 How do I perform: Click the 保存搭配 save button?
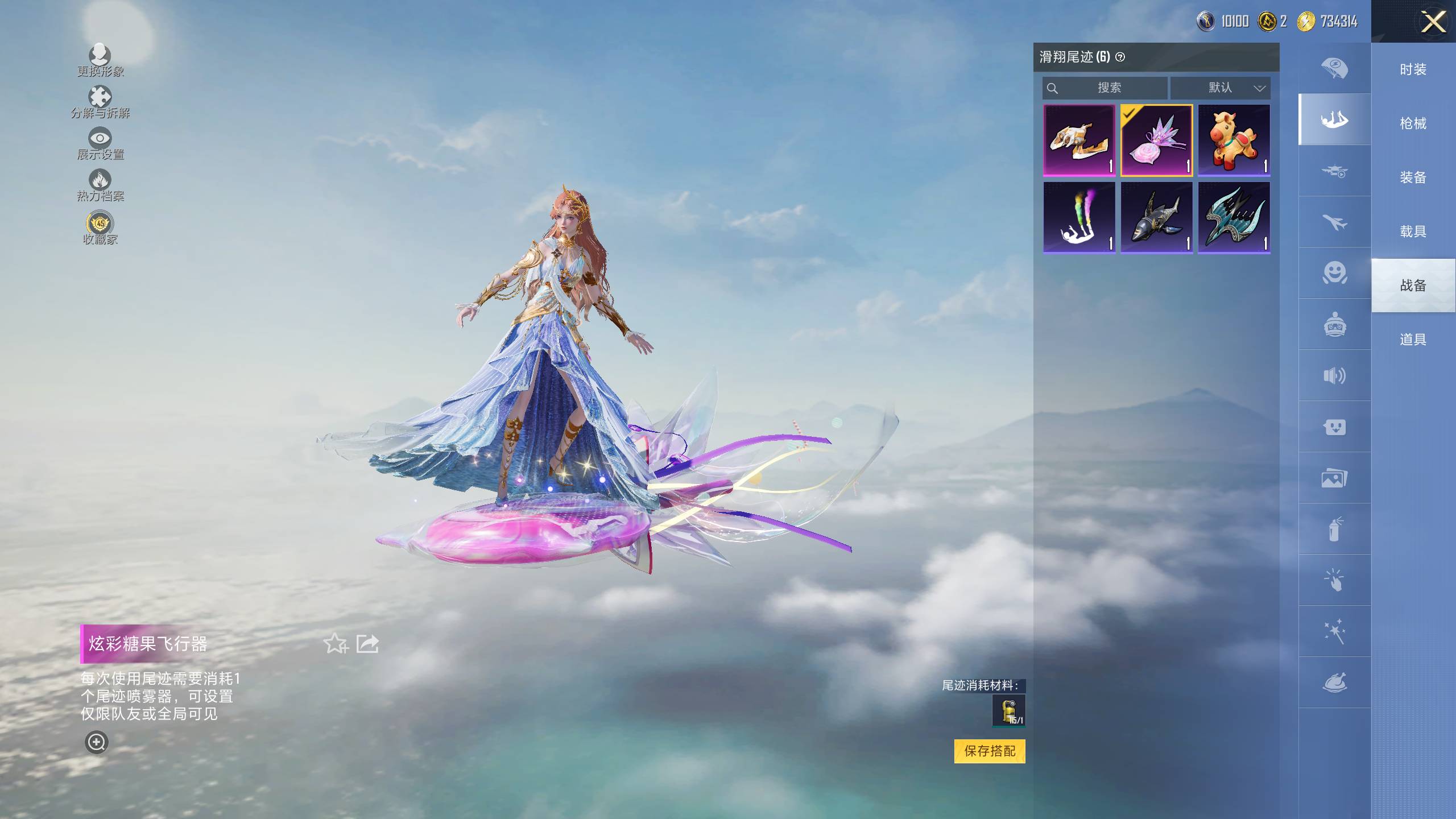989,751
